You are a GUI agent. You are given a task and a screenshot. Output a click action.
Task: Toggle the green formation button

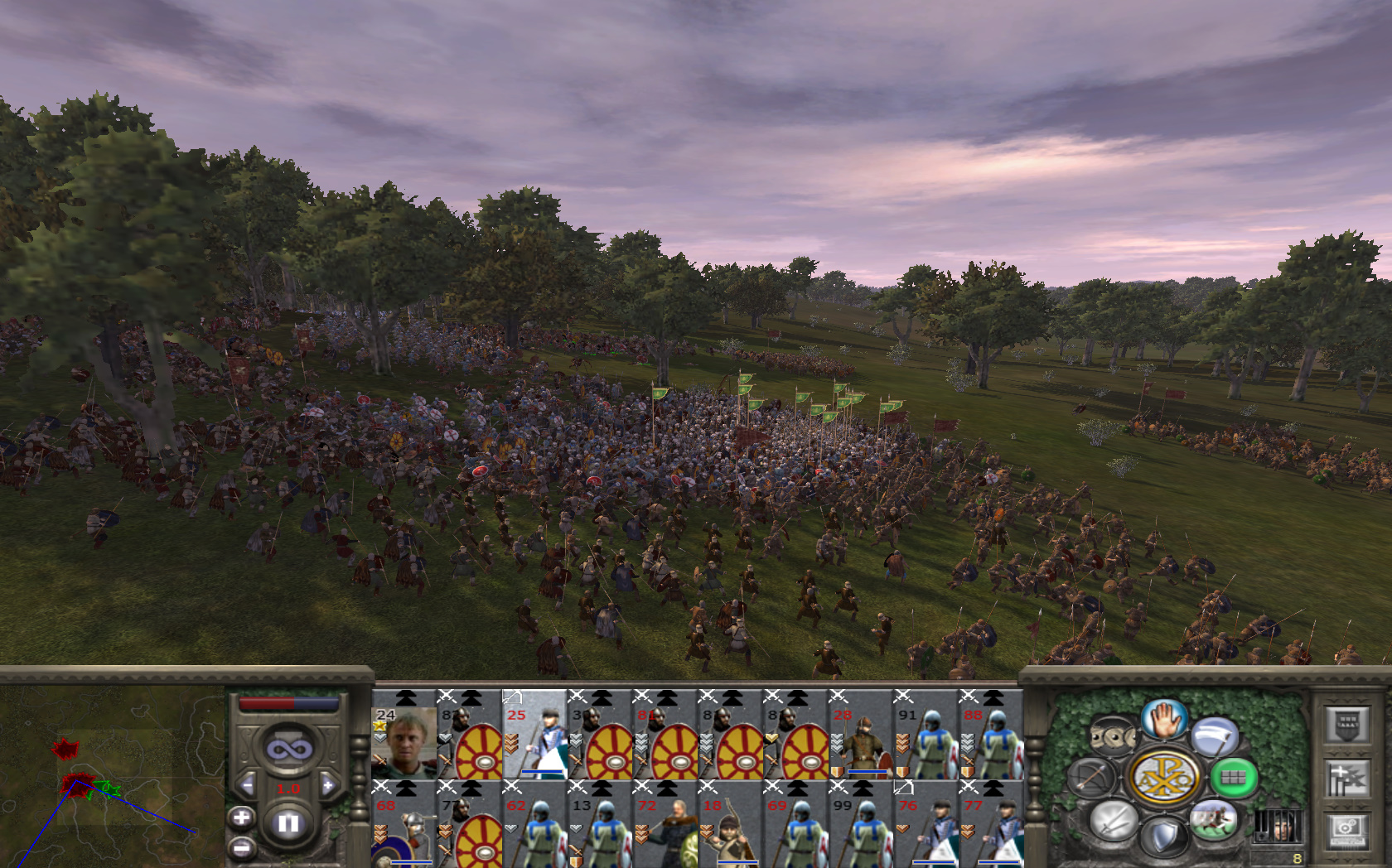point(1234,778)
